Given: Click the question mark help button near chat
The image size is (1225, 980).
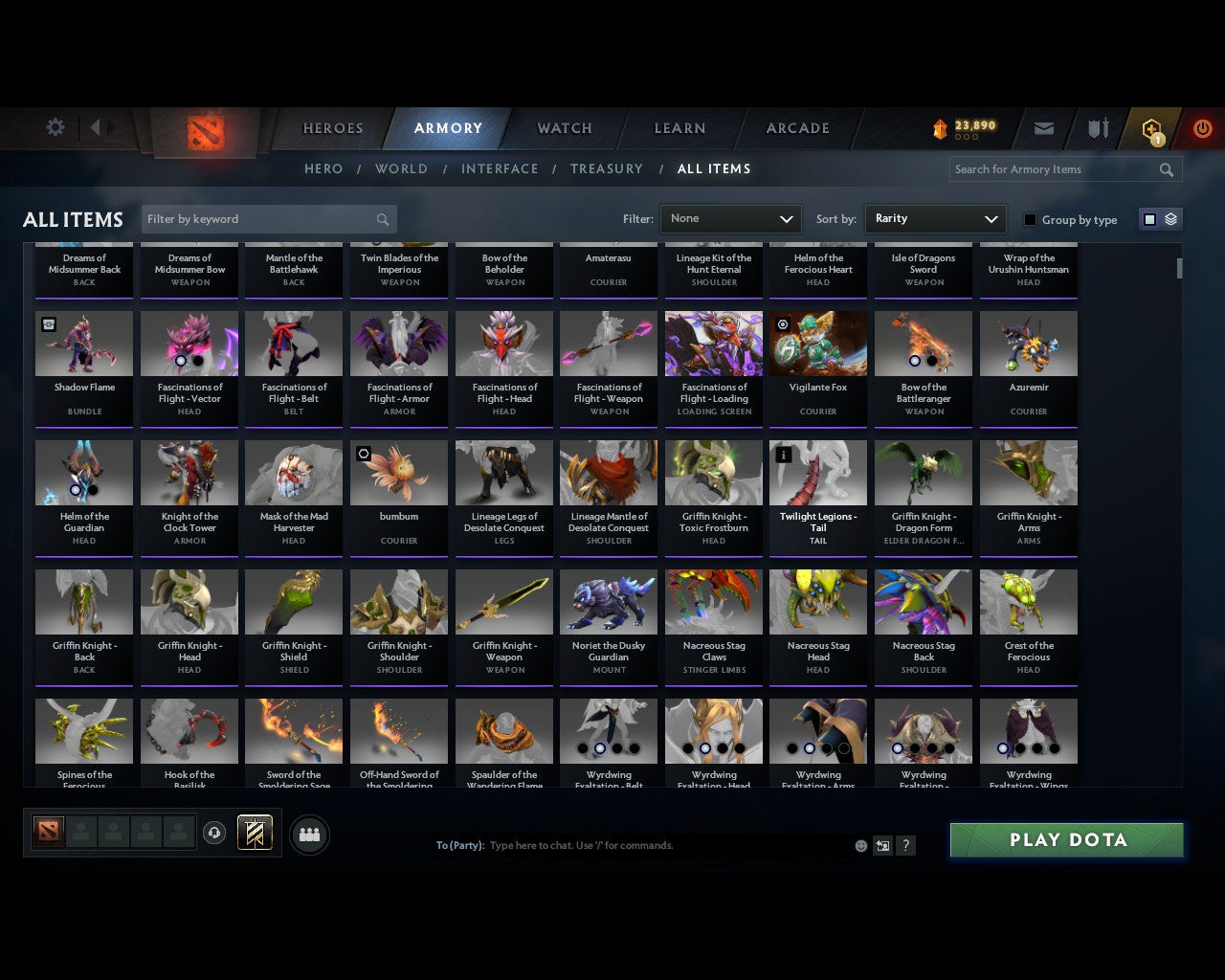Looking at the screenshot, I should tap(905, 845).
